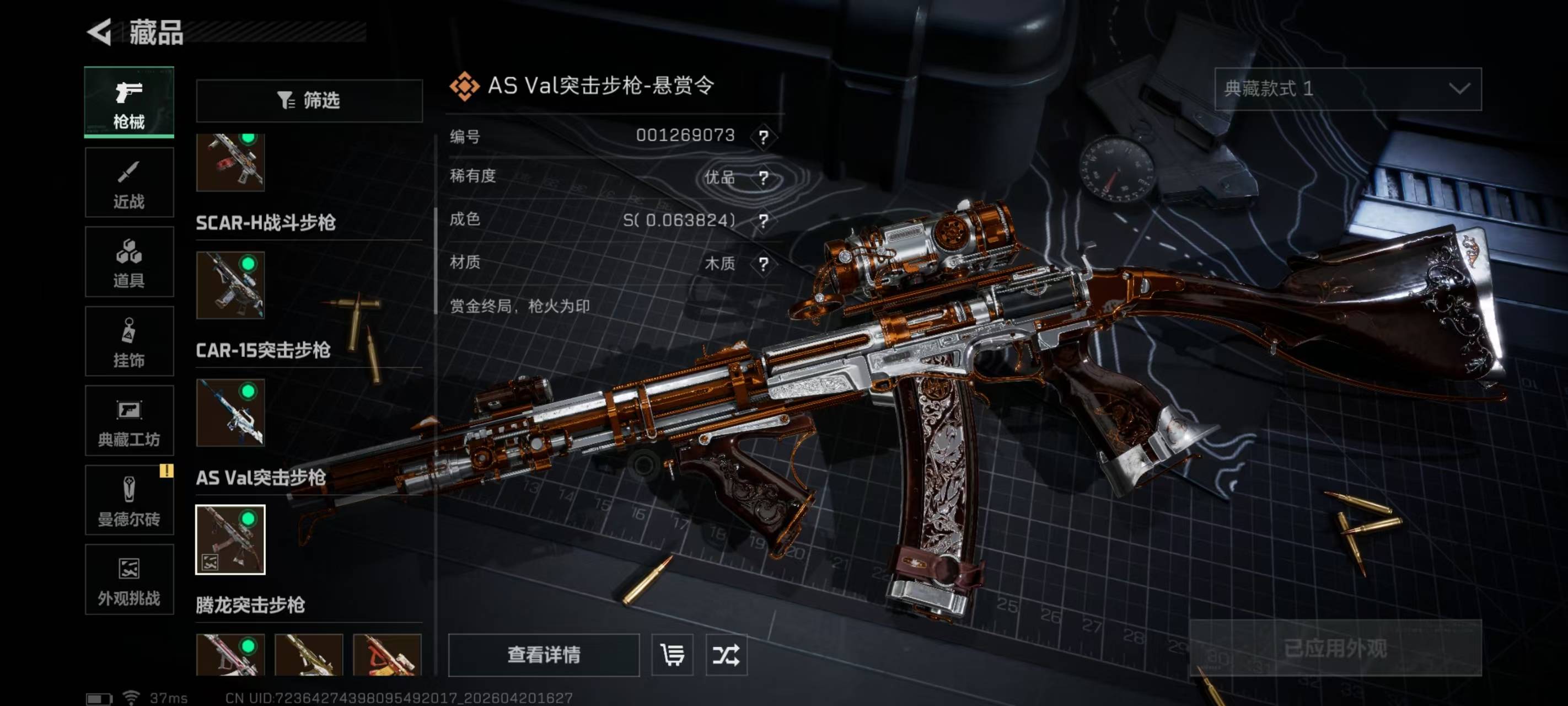Select the 道具 items tab

[x=129, y=262]
